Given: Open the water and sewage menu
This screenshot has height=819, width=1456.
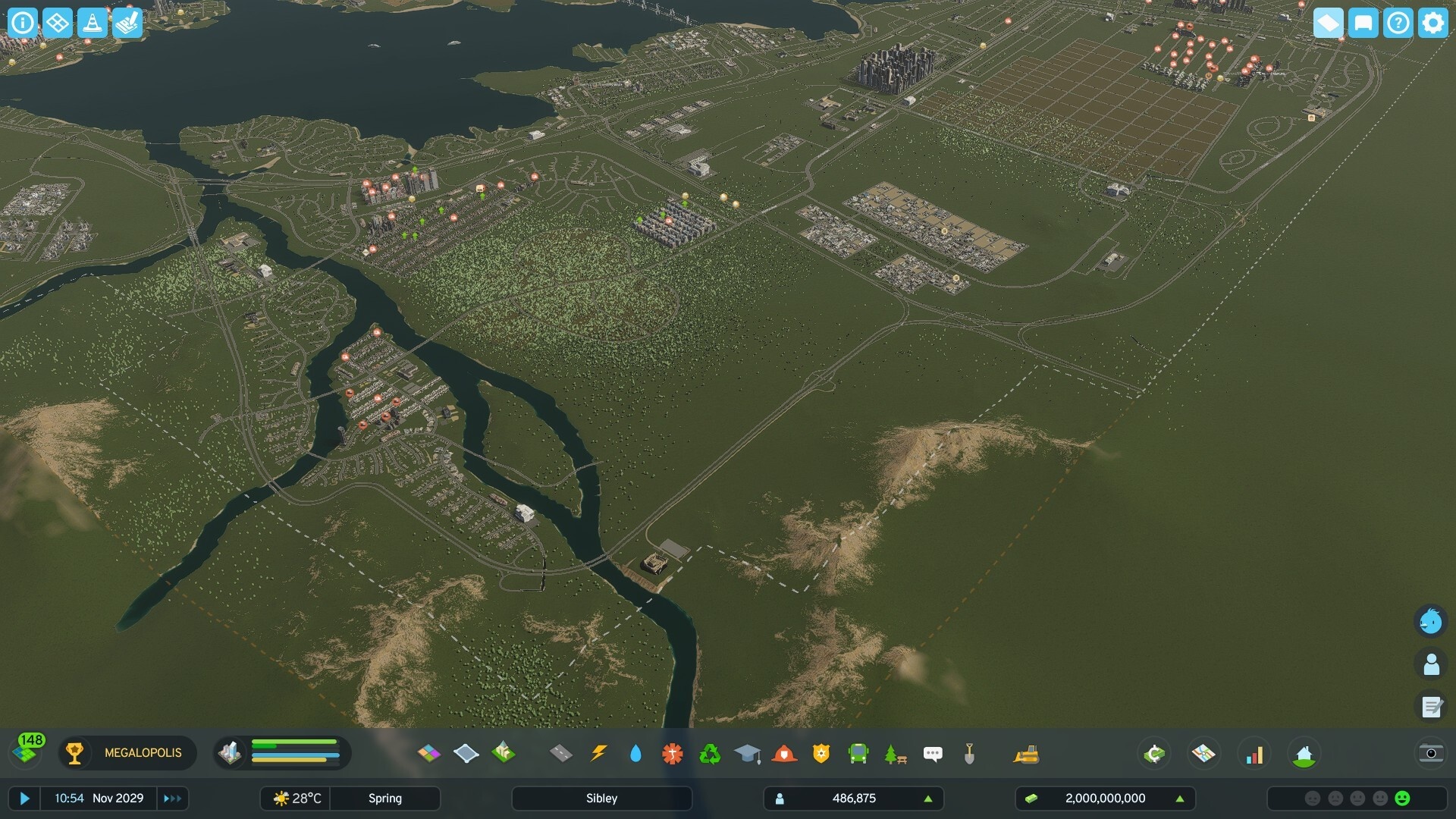Looking at the screenshot, I should click(x=635, y=753).
